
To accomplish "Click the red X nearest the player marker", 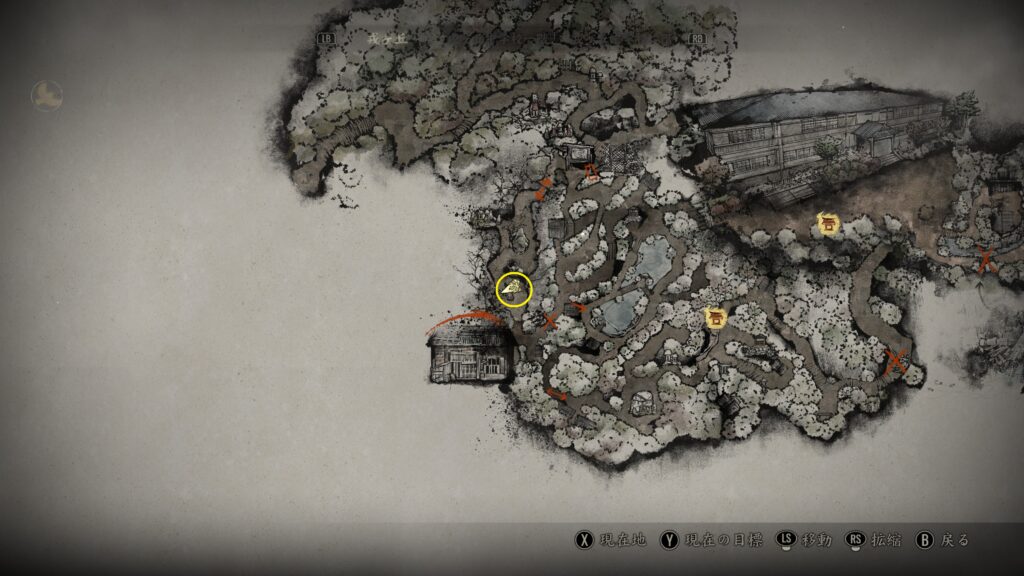I will [x=549, y=321].
